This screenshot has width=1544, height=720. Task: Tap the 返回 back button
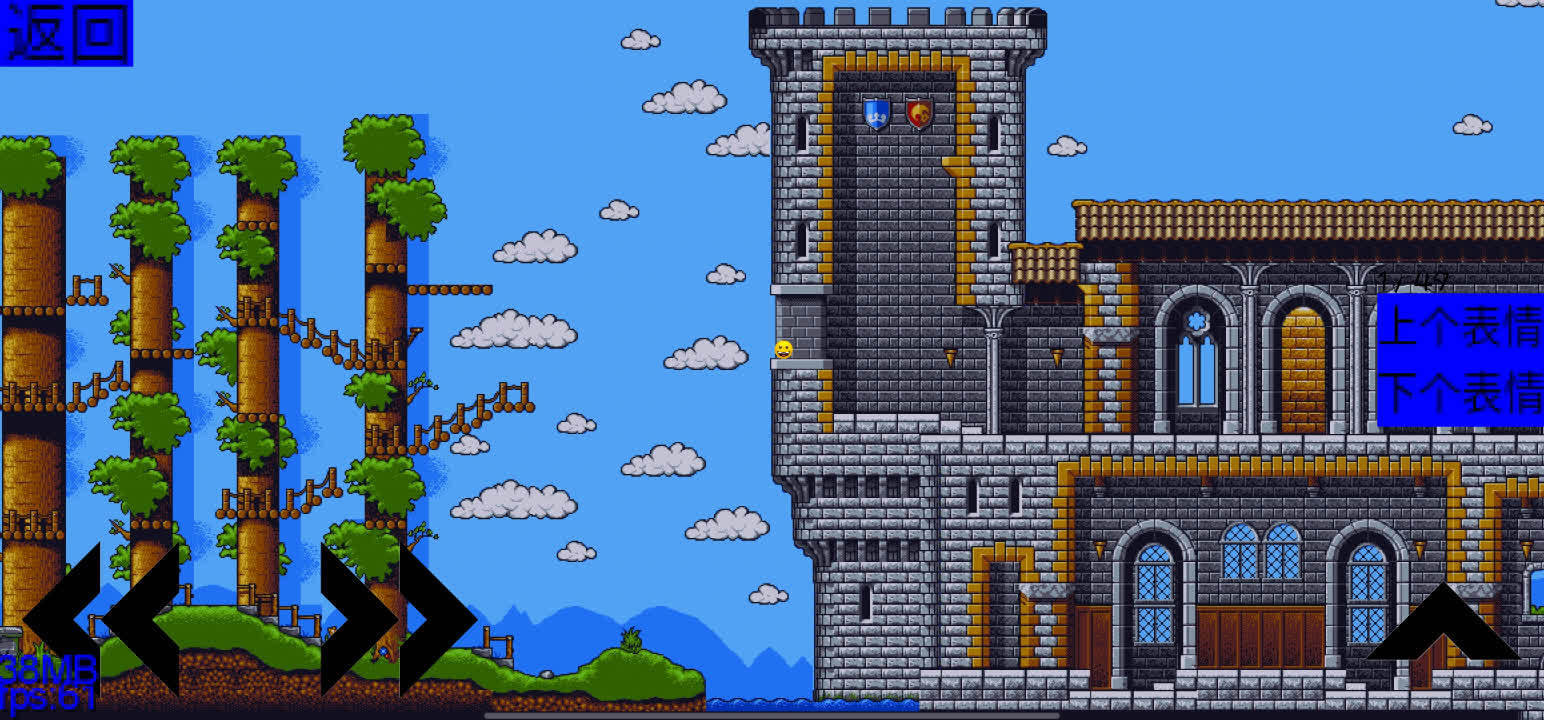[66, 33]
